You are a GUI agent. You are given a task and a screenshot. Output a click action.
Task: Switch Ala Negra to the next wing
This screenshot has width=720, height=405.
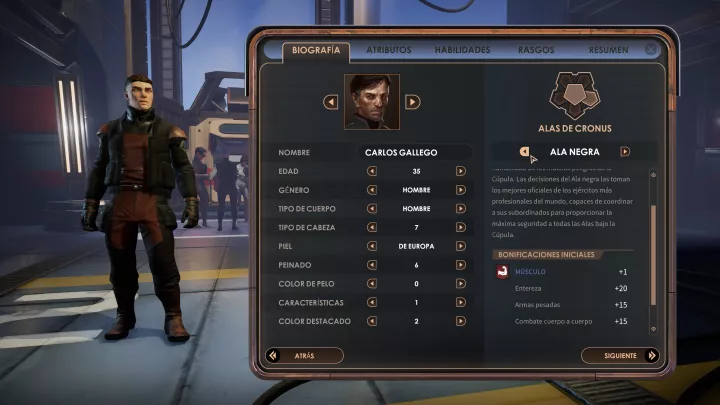point(625,152)
